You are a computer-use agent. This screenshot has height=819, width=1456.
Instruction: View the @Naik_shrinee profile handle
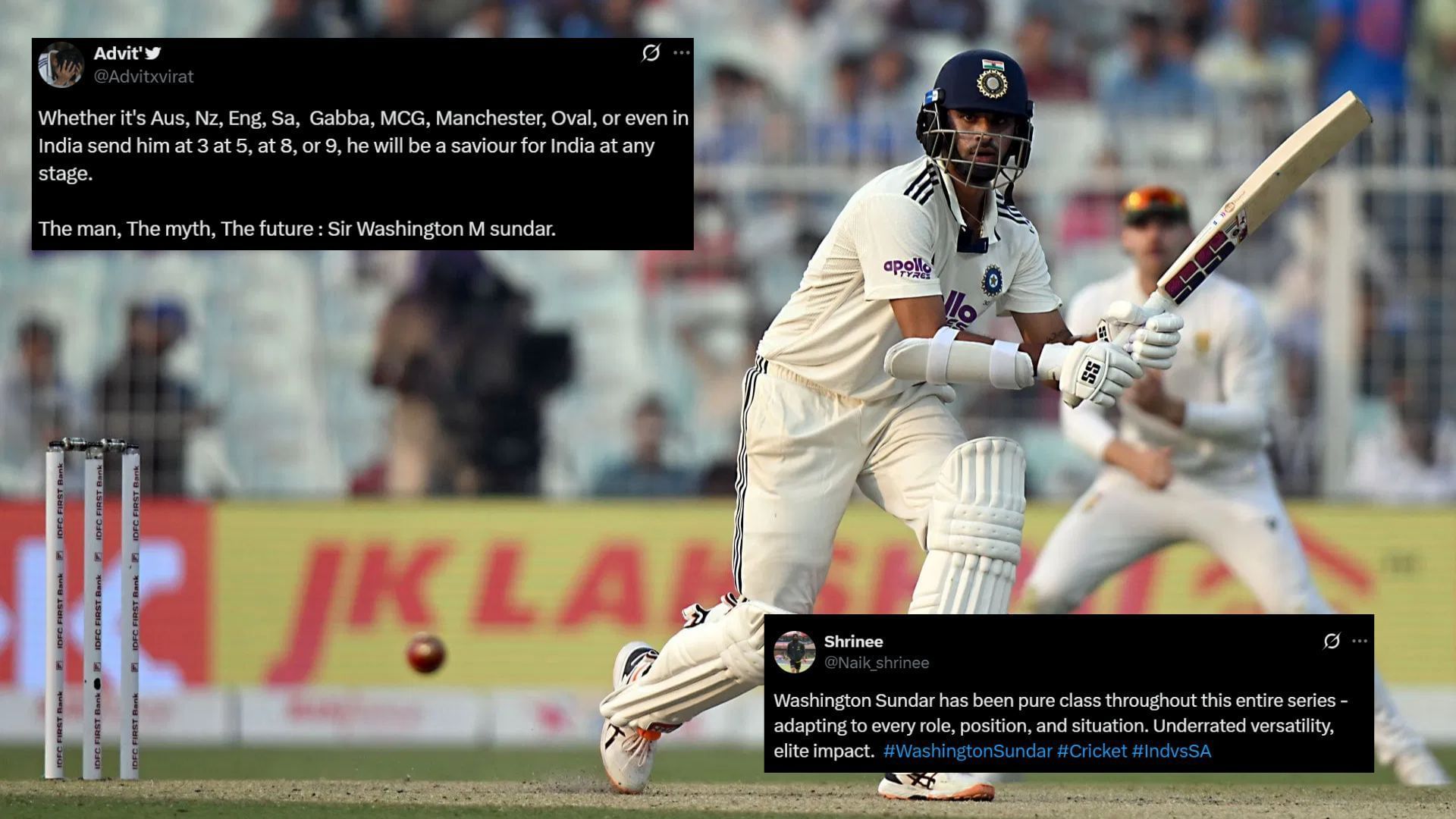point(878,661)
